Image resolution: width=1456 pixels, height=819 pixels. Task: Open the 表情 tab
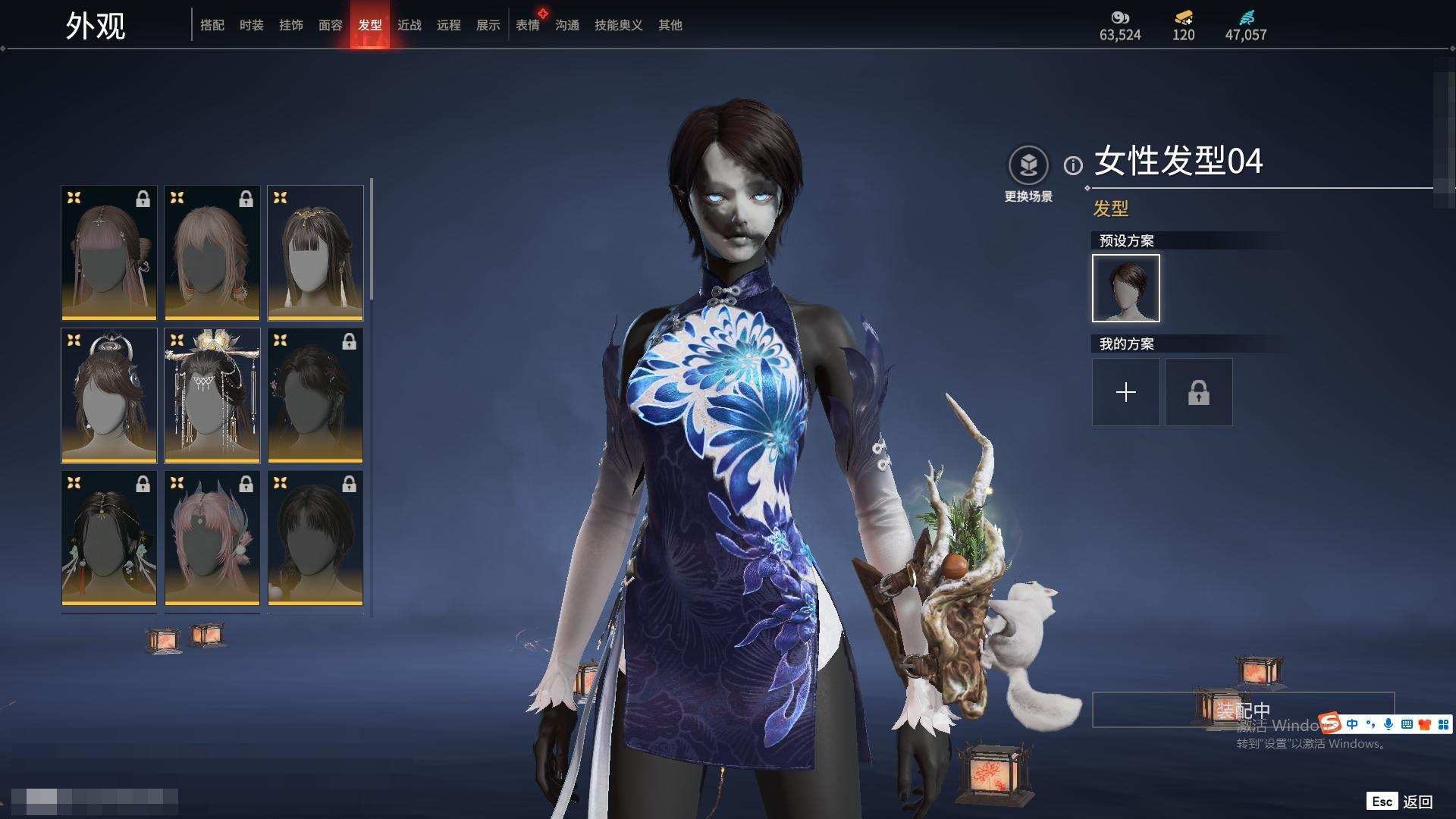point(528,25)
